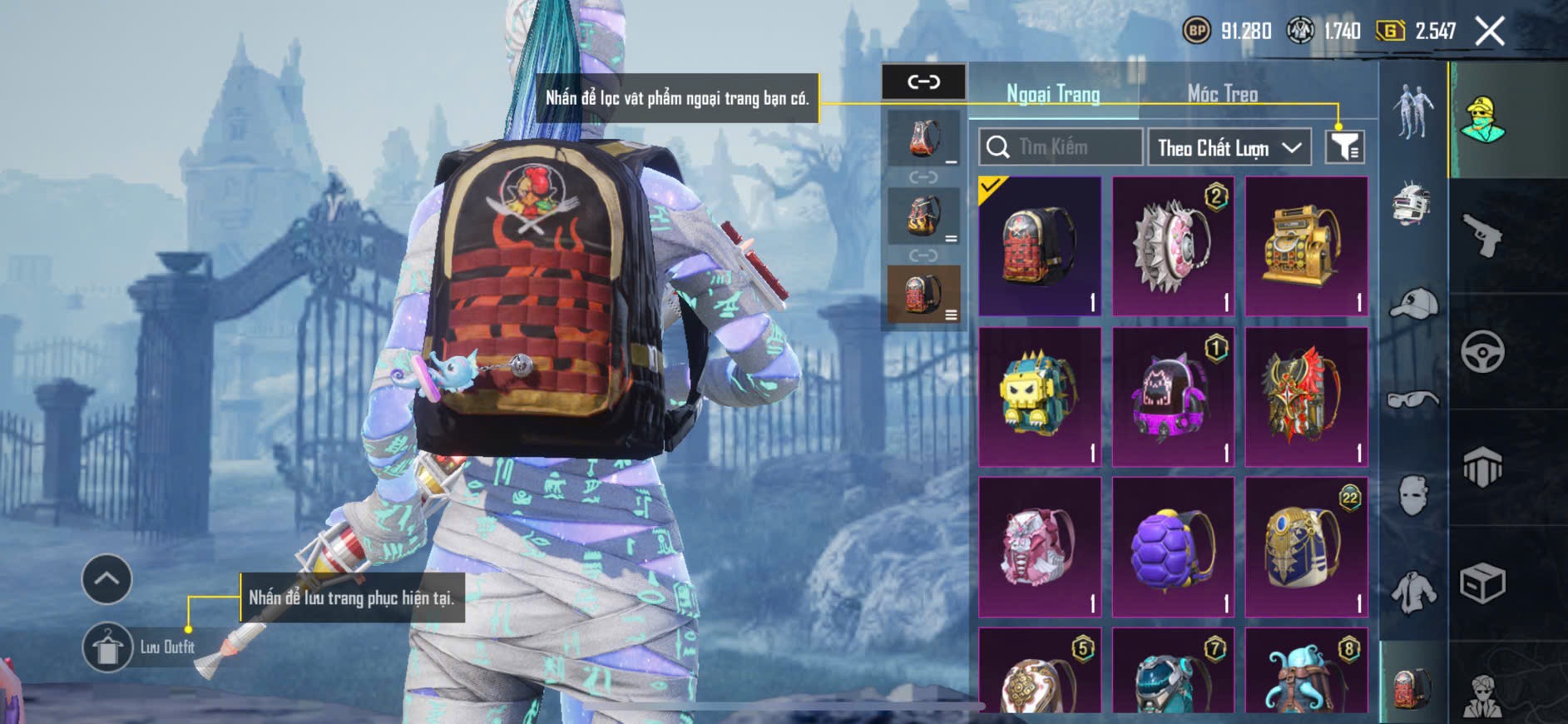
Task: Pick the yellow pixel skull backpack
Action: [x=1040, y=396]
